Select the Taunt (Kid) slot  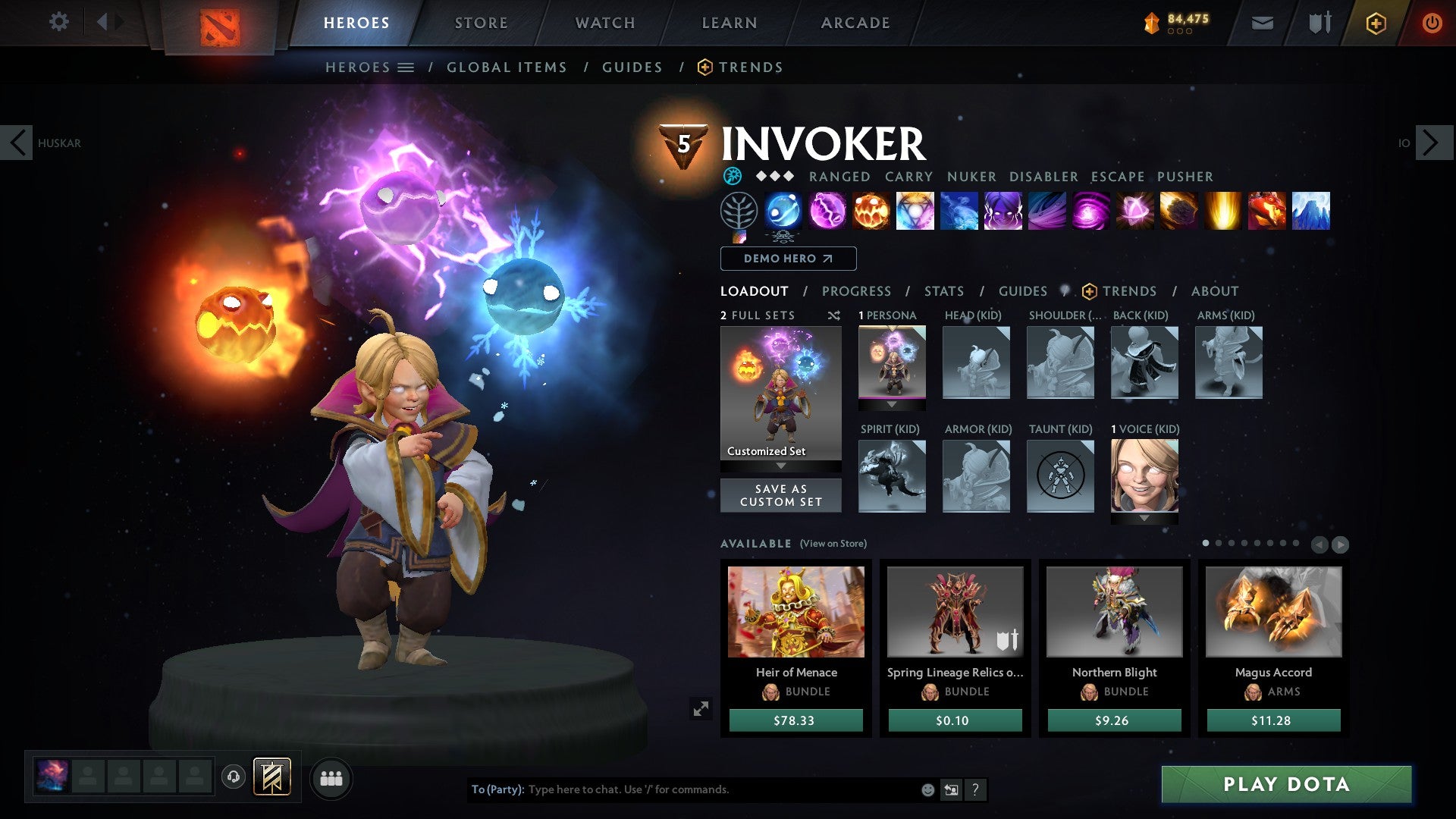(x=1060, y=476)
